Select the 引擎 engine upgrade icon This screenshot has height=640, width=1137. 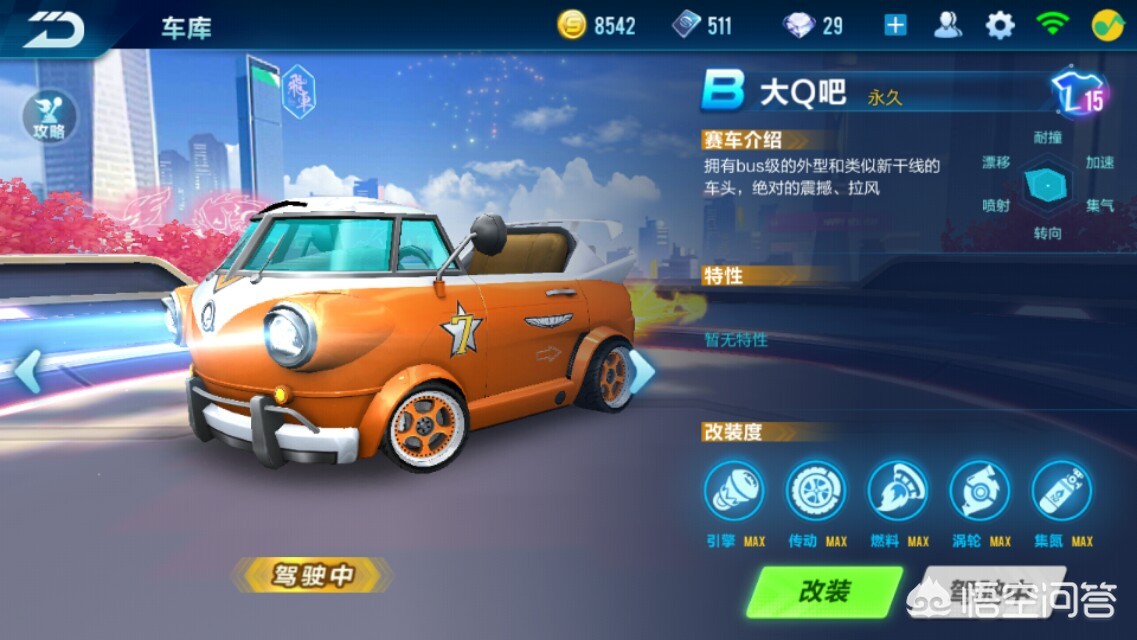click(x=734, y=491)
